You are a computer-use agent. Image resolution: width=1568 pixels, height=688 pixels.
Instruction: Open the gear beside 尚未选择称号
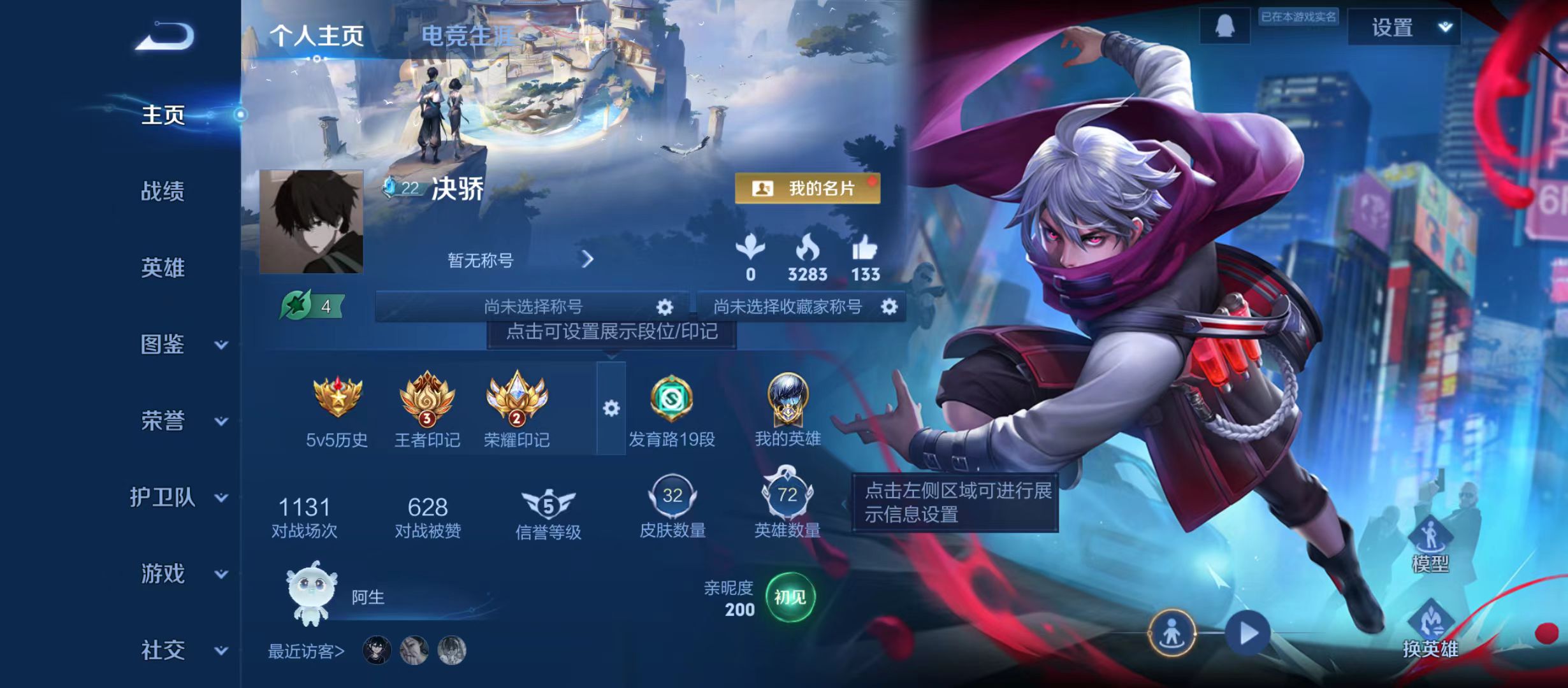pos(664,306)
